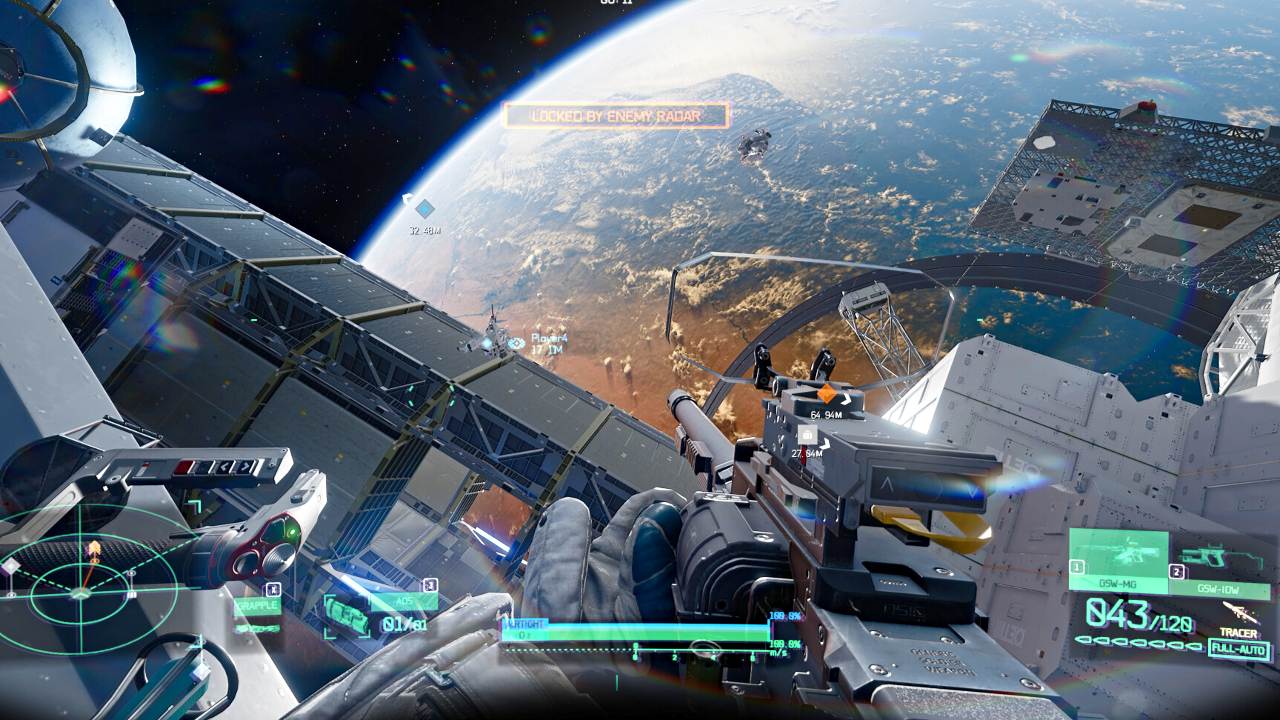1280x720 pixels.
Task: Activate the GRAPPLE ability
Action: 257,606
